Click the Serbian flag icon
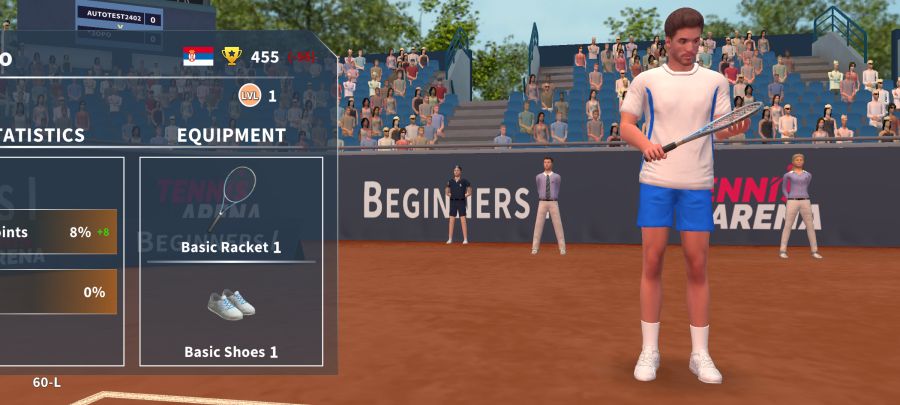The width and height of the screenshot is (900, 405). pos(198,56)
